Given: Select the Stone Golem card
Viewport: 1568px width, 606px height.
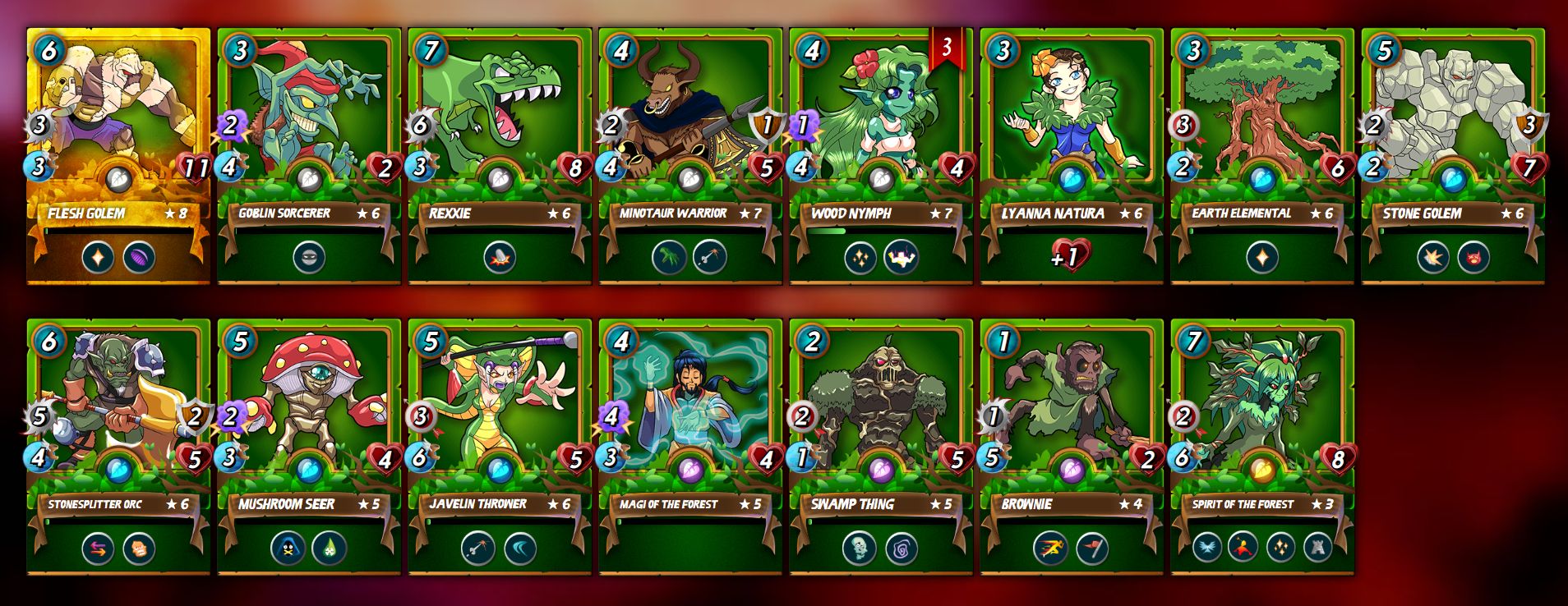Looking at the screenshot, I should pos(1453,156).
